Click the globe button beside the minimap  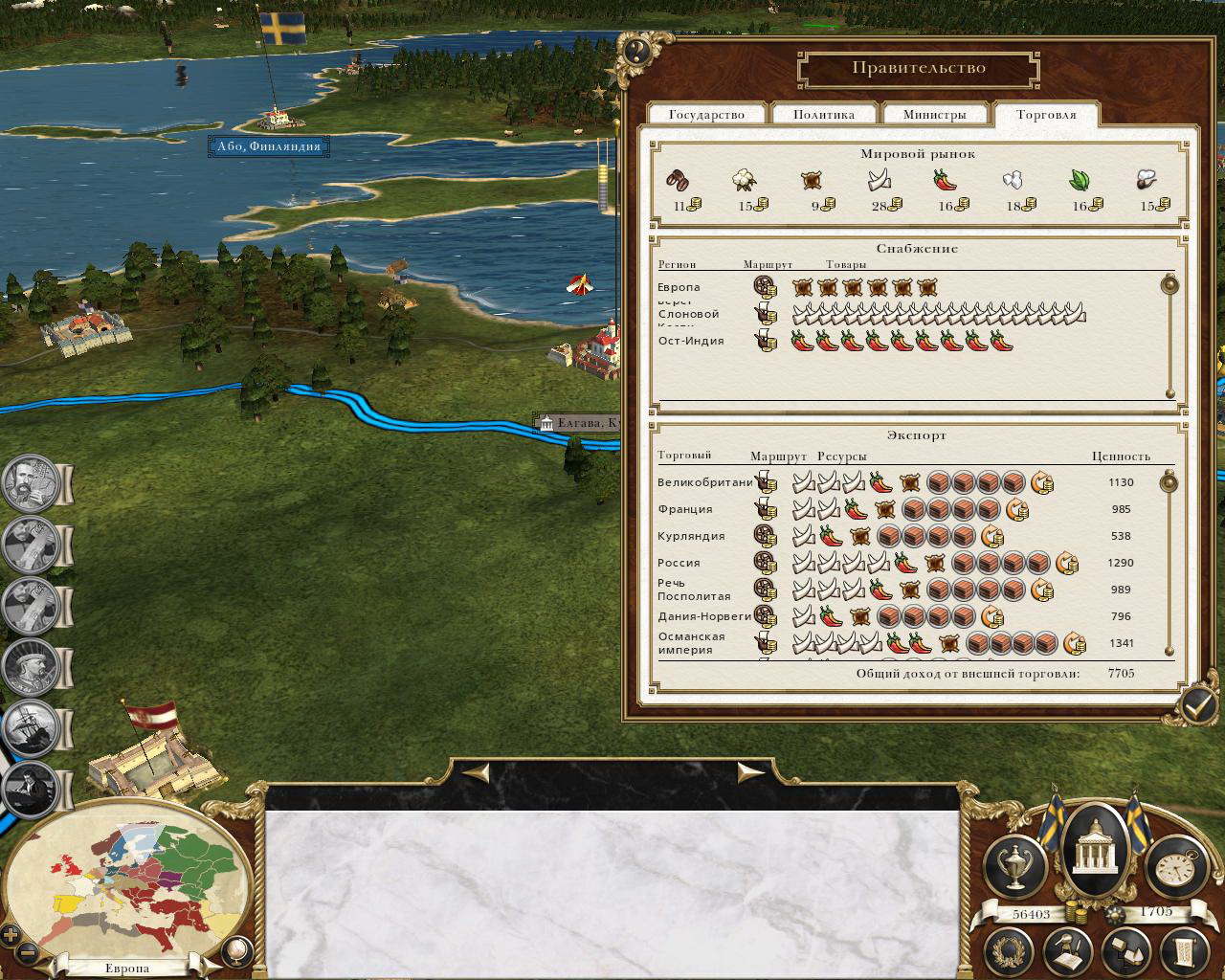234,952
